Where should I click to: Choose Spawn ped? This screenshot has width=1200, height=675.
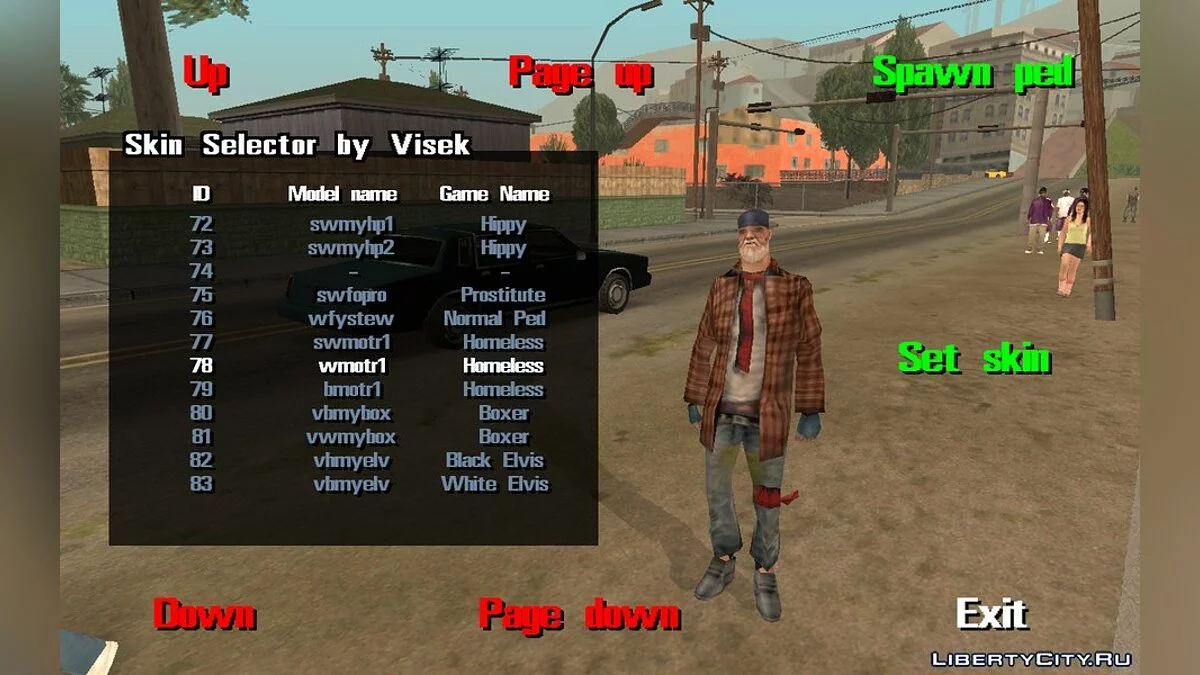972,73
